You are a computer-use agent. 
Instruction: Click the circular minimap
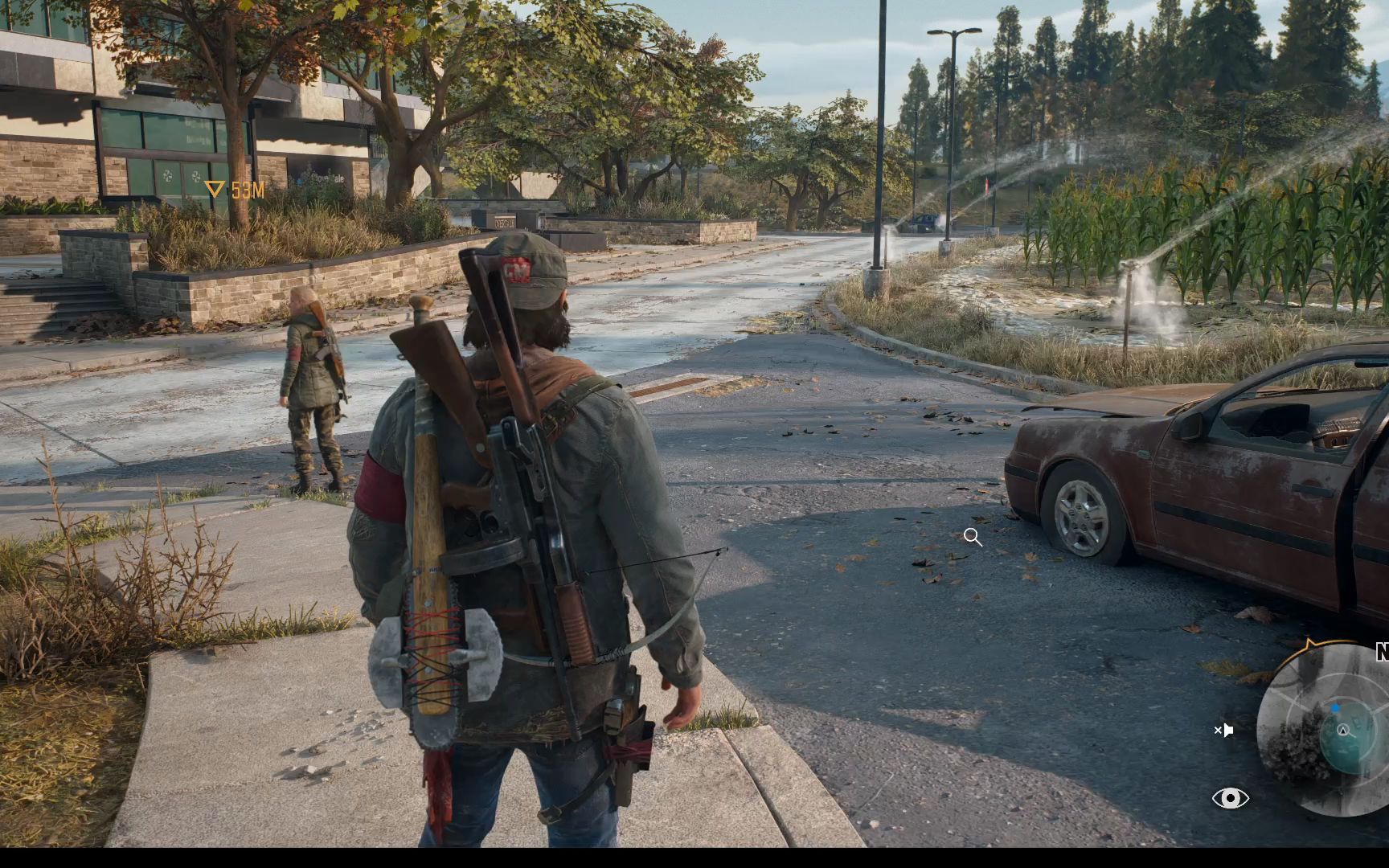tap(1328, 730)
